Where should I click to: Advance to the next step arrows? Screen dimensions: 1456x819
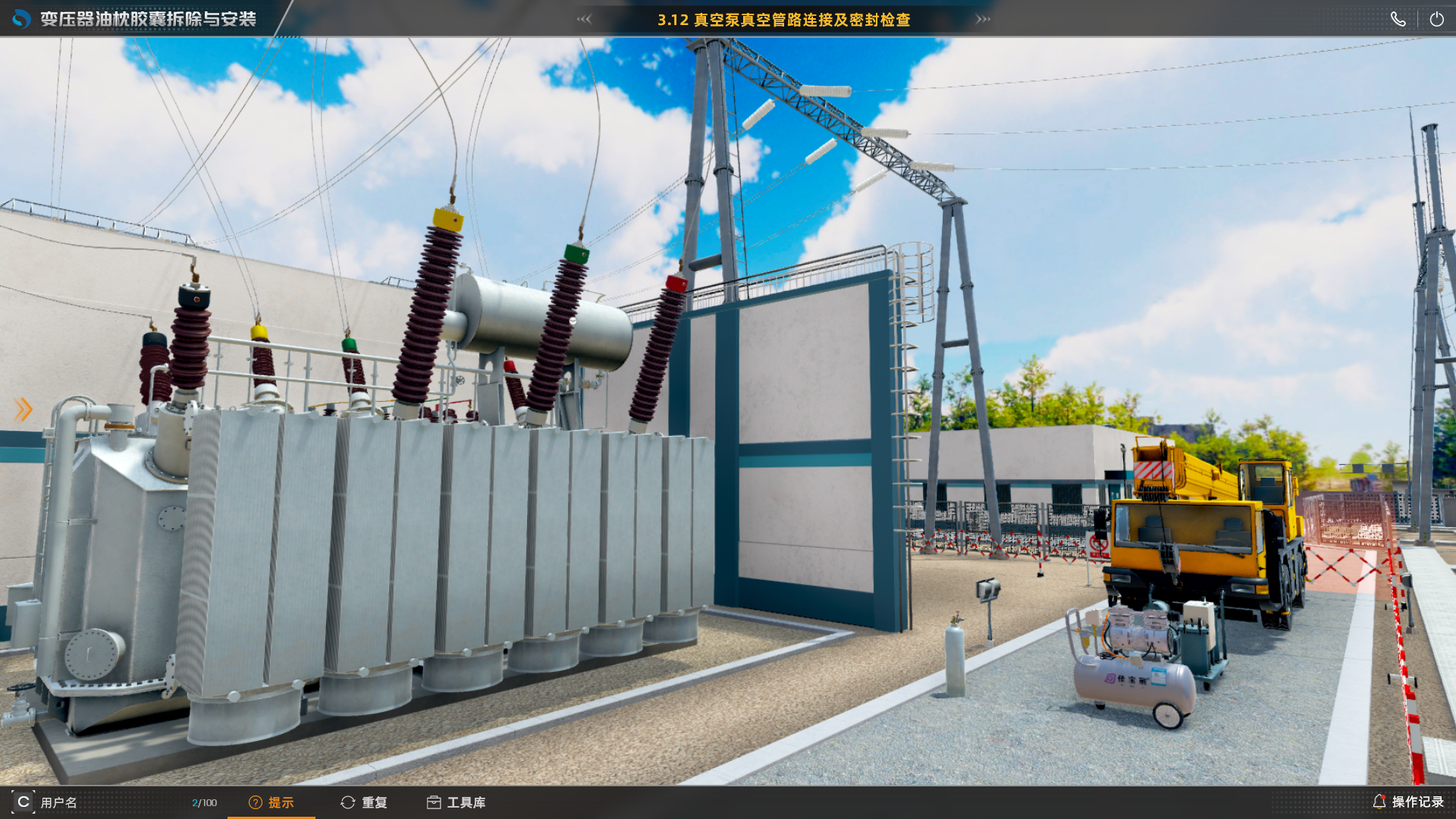(x=983, y=20)
